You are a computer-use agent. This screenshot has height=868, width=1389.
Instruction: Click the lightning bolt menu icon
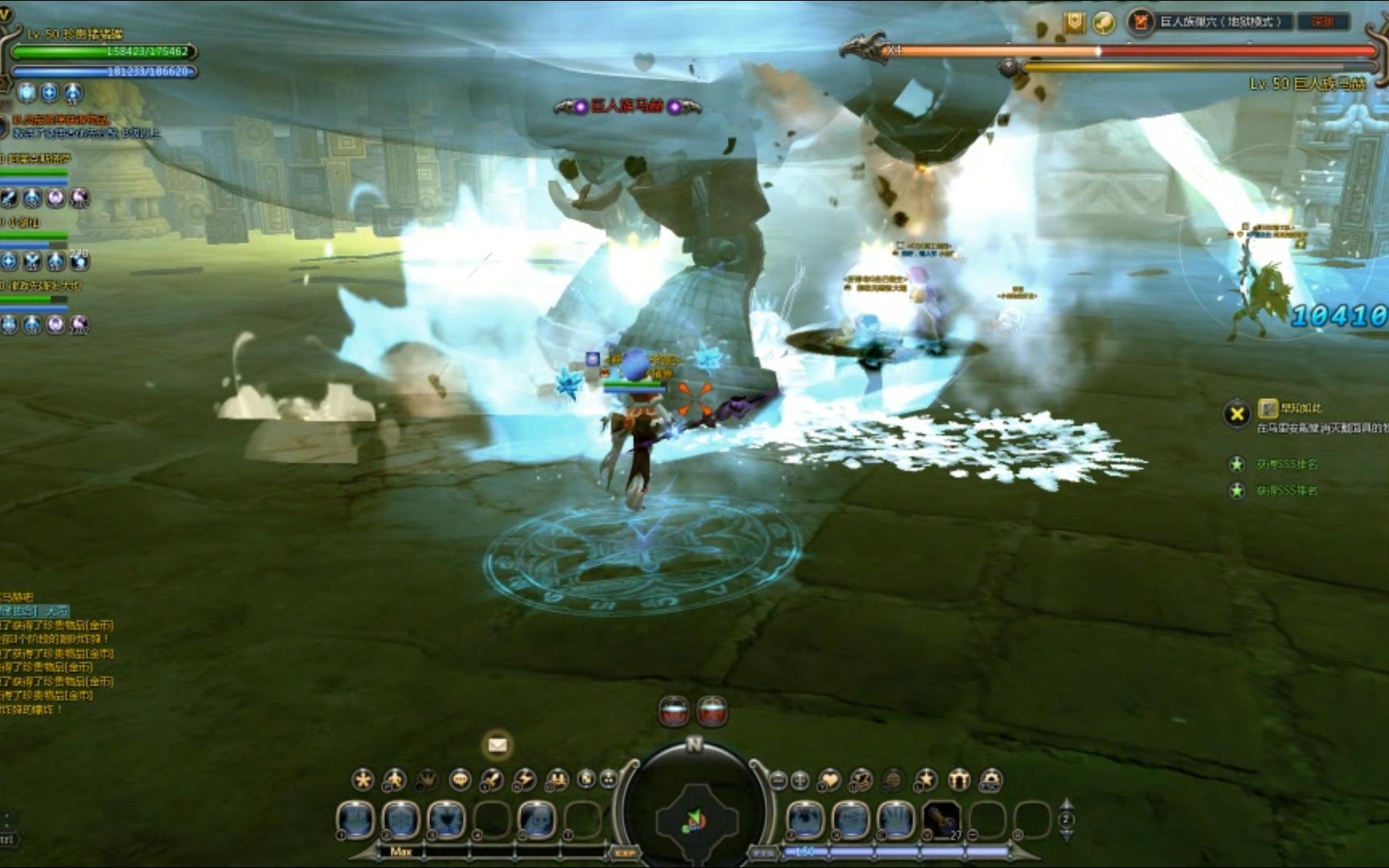pyautogui.click(x=524, y=779)
